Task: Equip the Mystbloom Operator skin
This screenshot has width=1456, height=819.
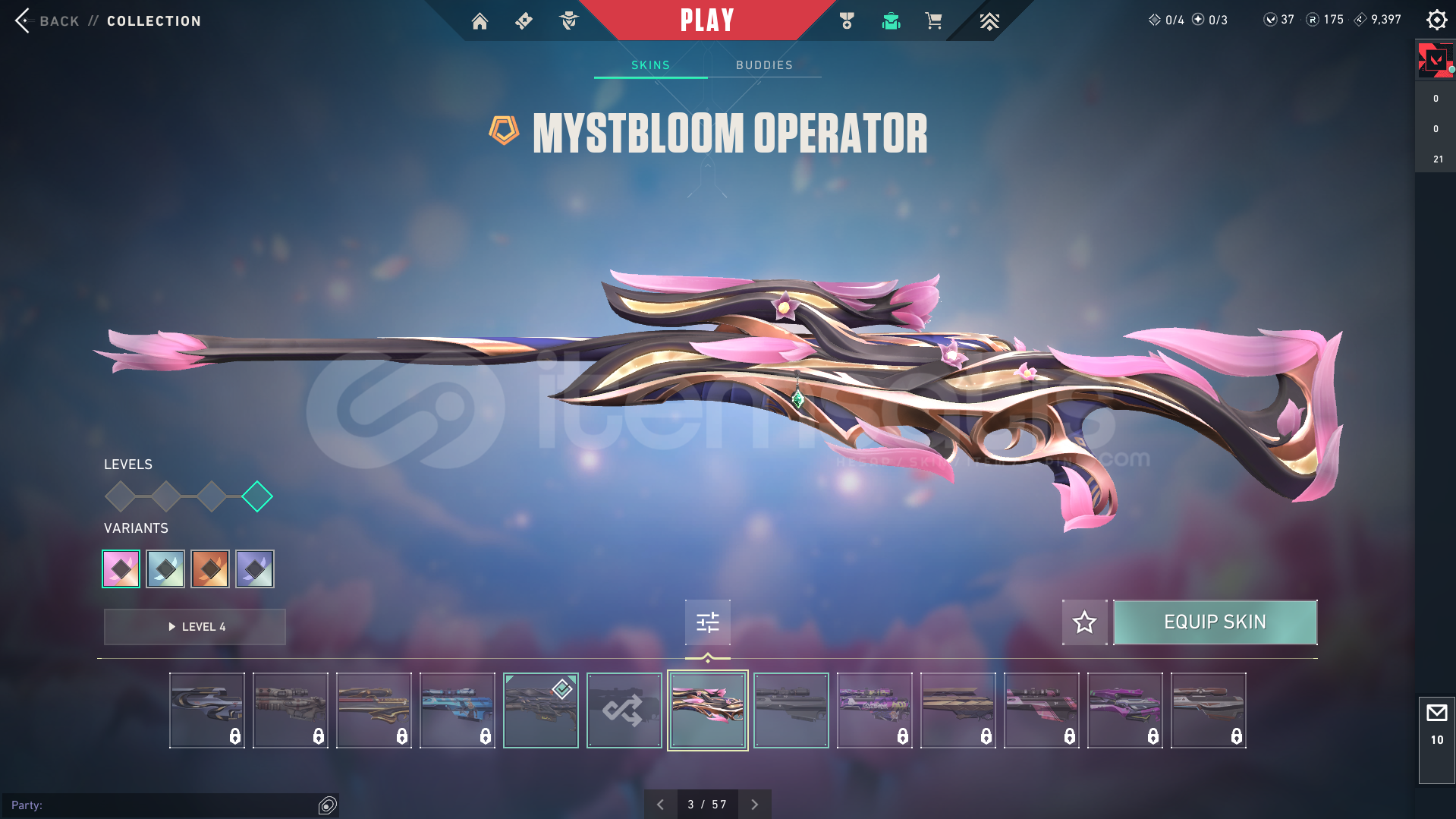Action: (1215, 622)
